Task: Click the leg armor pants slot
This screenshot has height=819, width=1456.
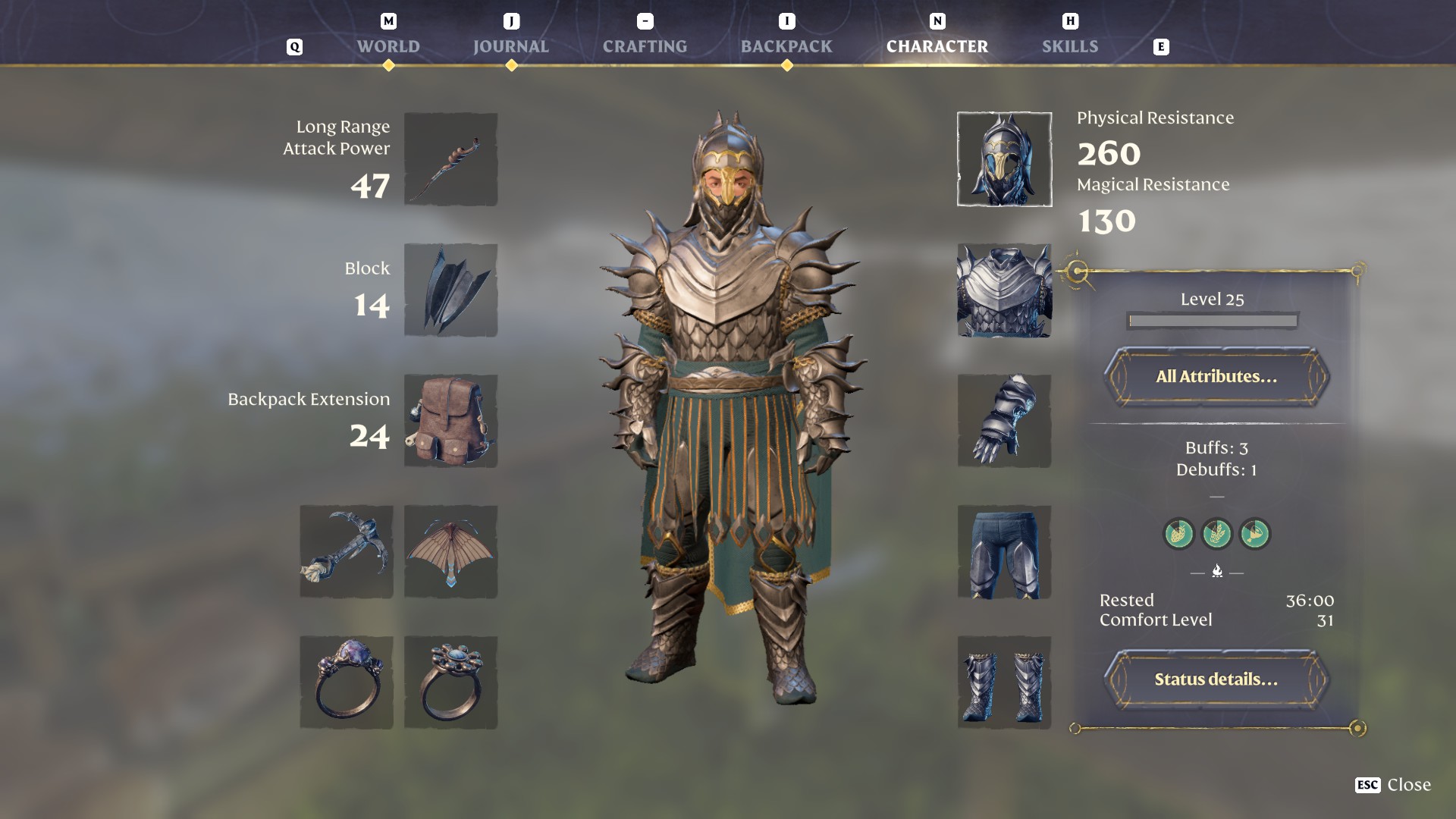Action: coord(1004,552)
